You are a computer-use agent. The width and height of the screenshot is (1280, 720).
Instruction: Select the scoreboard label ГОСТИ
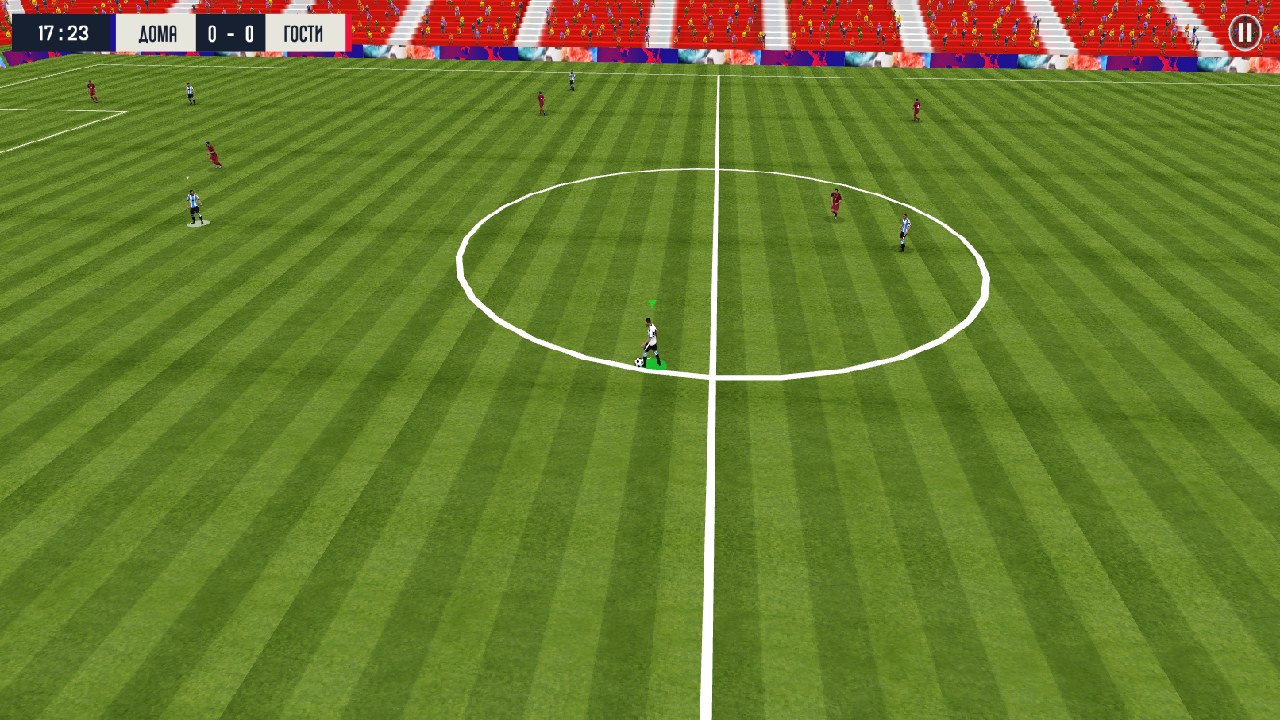(x=303, y=32)
